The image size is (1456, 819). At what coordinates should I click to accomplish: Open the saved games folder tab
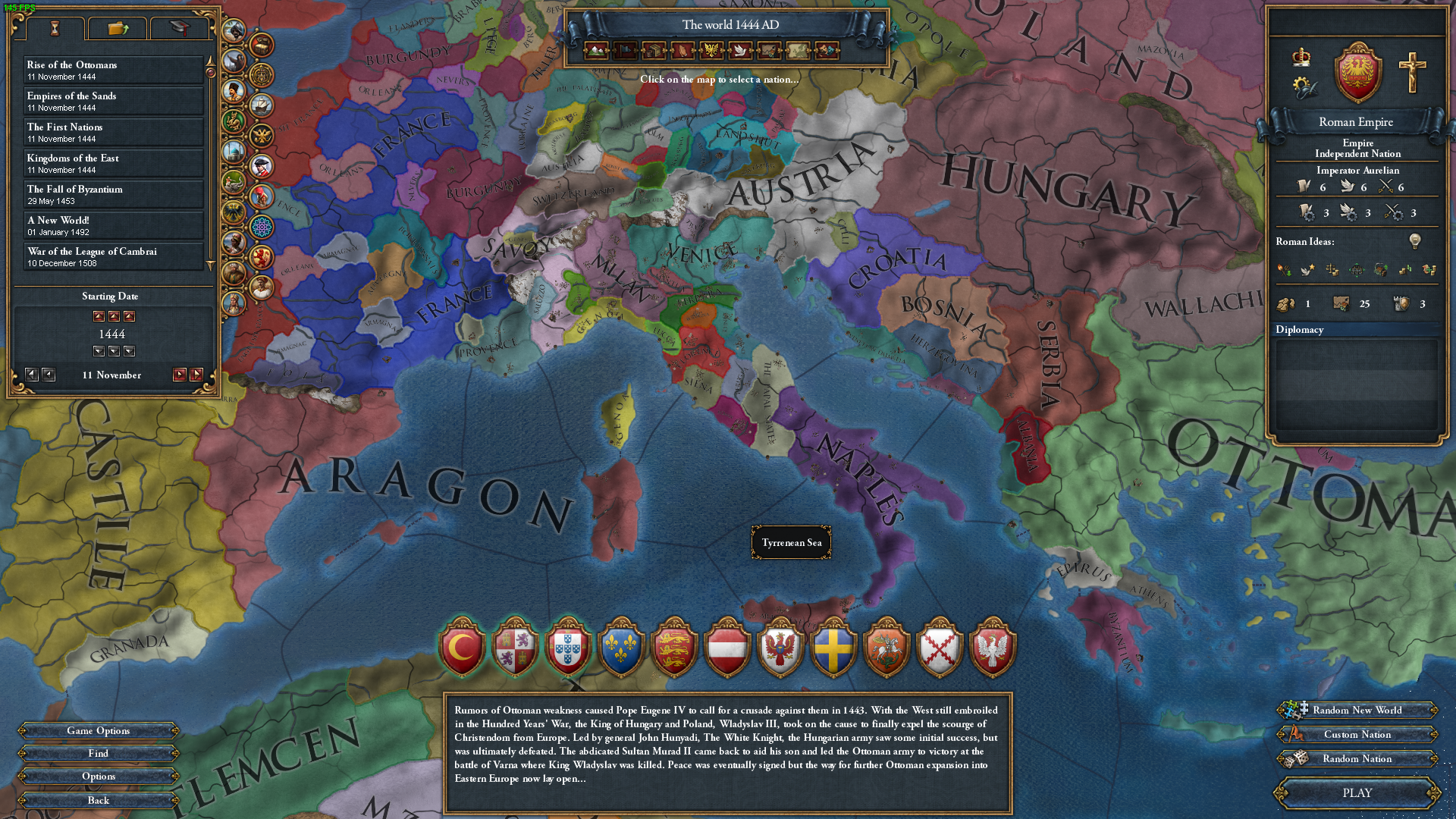[118, 29]
